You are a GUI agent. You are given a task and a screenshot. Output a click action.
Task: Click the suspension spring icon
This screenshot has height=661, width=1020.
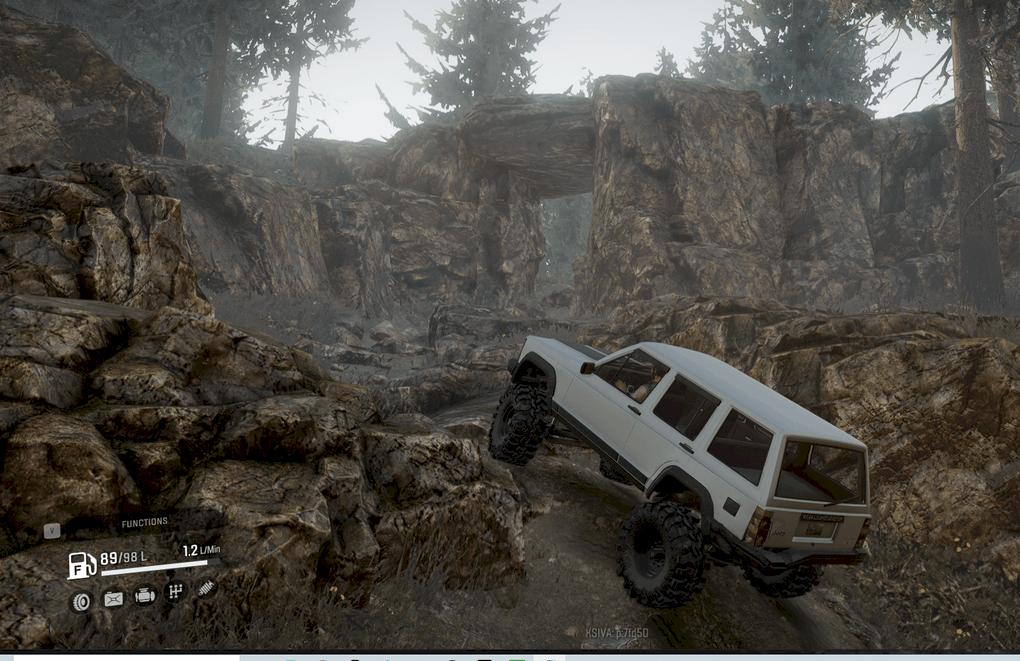pyautogui.click(x=206, y=588)
